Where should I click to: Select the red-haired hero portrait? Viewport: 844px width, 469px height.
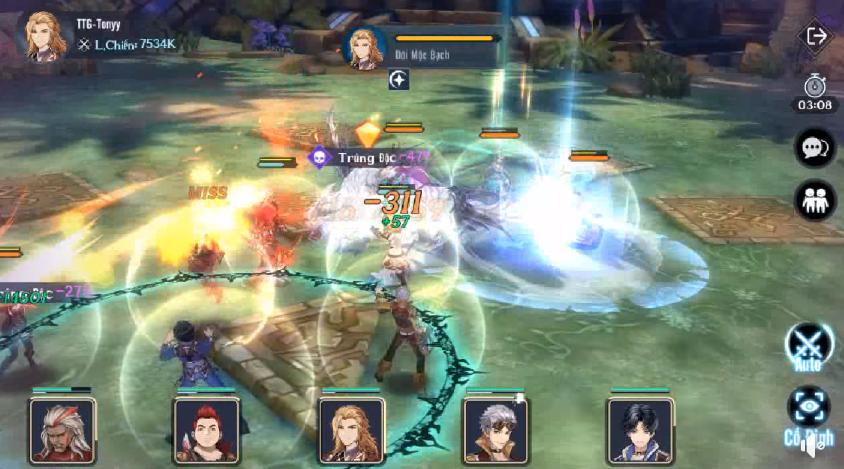pyautogui.click(x=206, y=430)
